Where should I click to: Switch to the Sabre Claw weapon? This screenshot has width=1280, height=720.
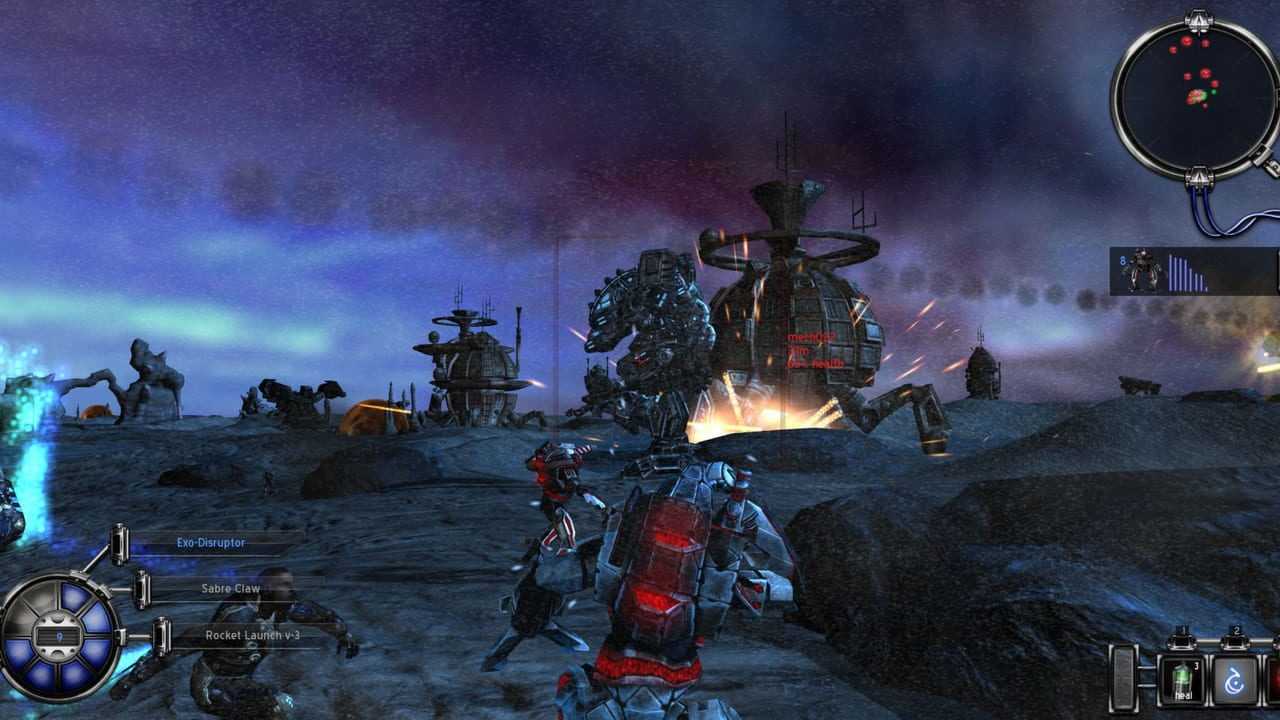pos(231,589)
